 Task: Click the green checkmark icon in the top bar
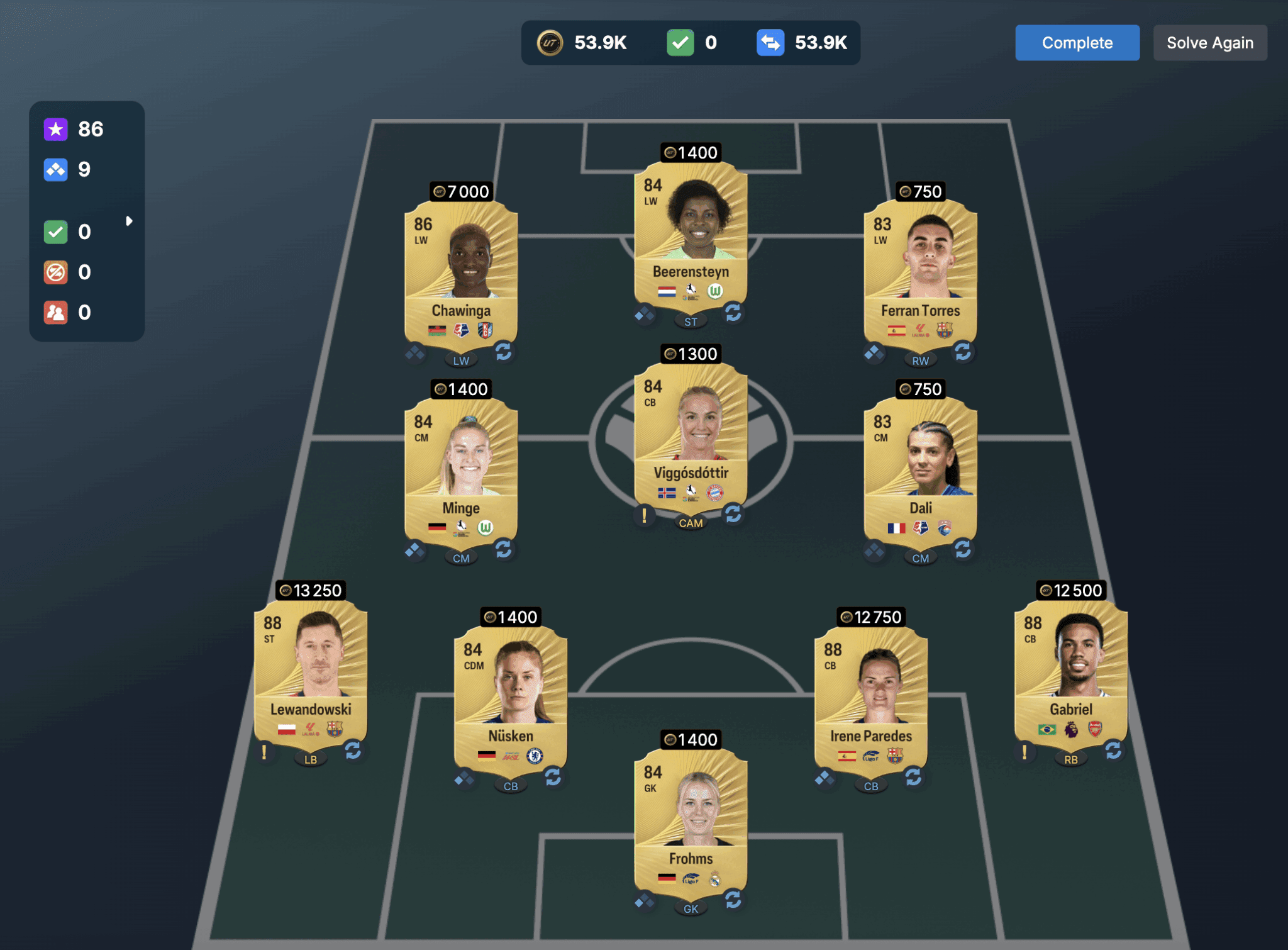pyautogui.click(x=679, y=43)
